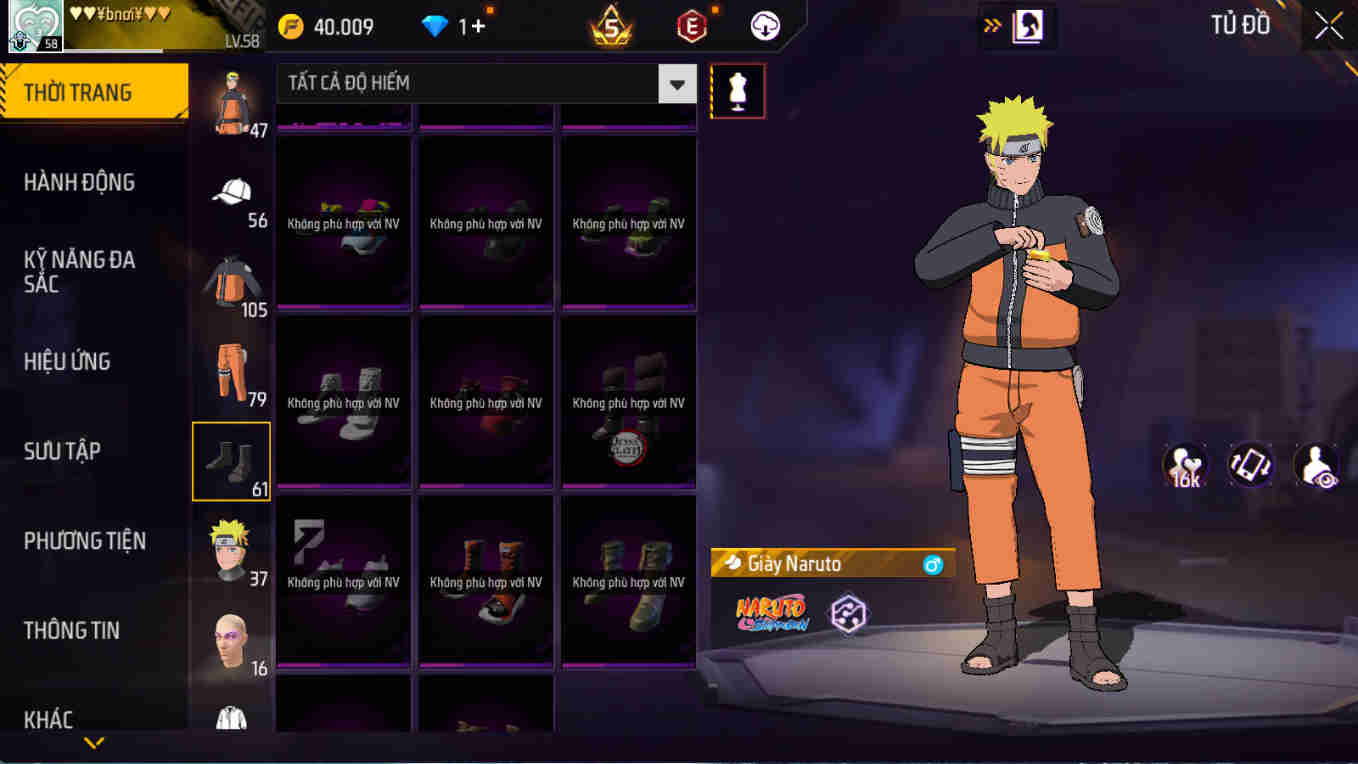This screenshot has width=1358, height=764.
Task: Switch to the SƯU TẬP menu section
Action: [x=62, y=451]
